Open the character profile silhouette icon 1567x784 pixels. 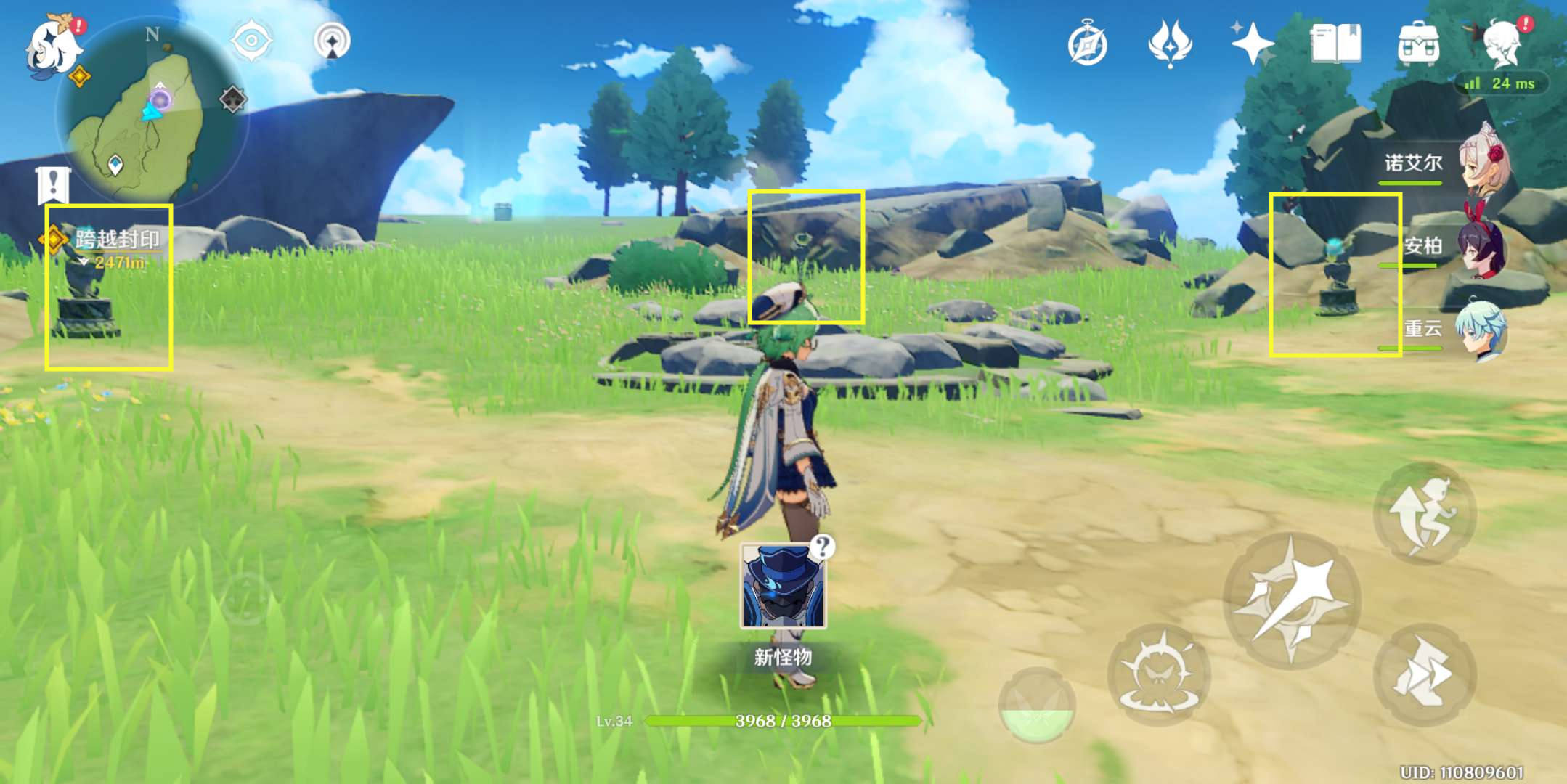(1502, 44)
